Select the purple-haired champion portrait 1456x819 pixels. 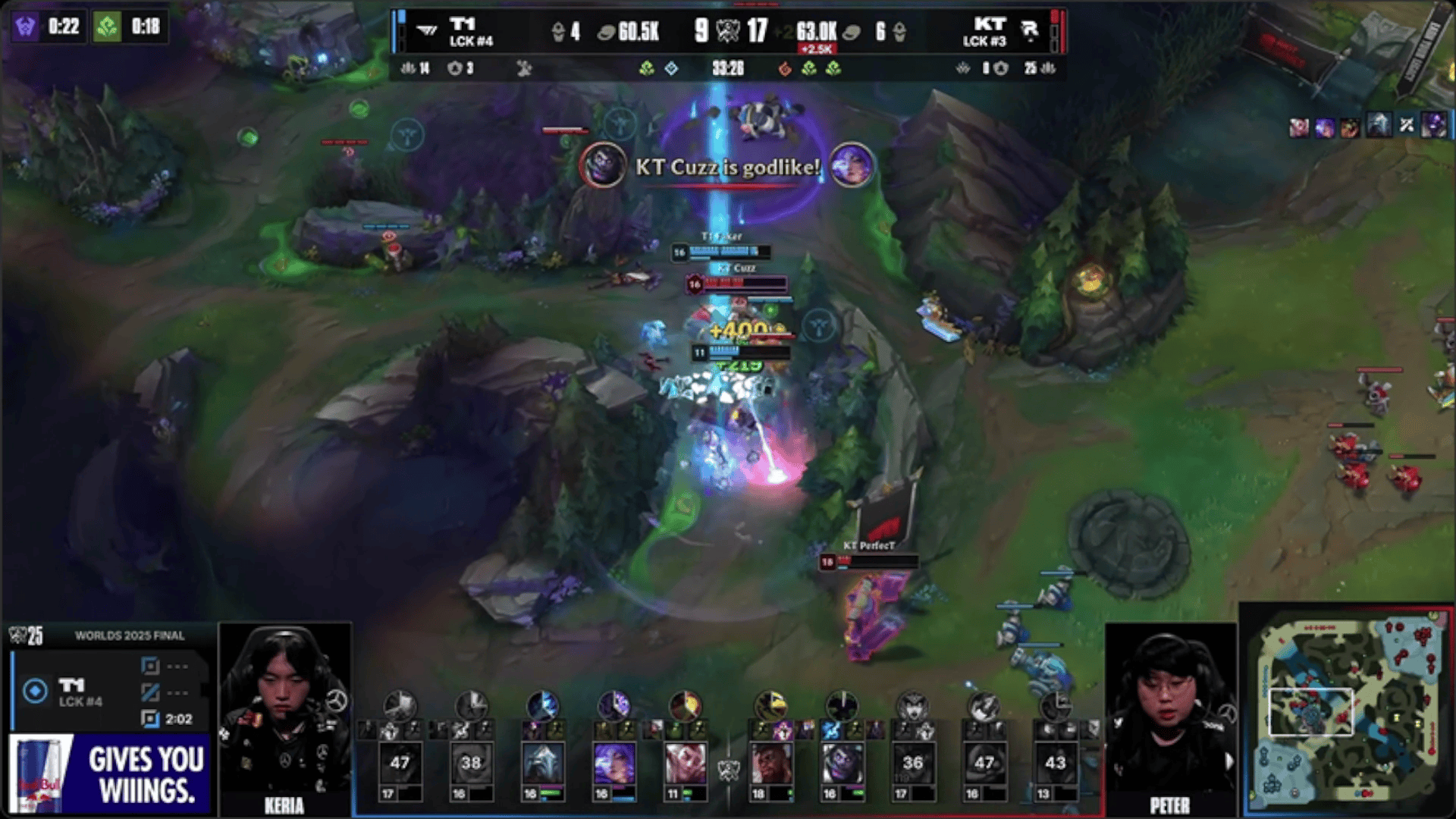tap(613, 762)
